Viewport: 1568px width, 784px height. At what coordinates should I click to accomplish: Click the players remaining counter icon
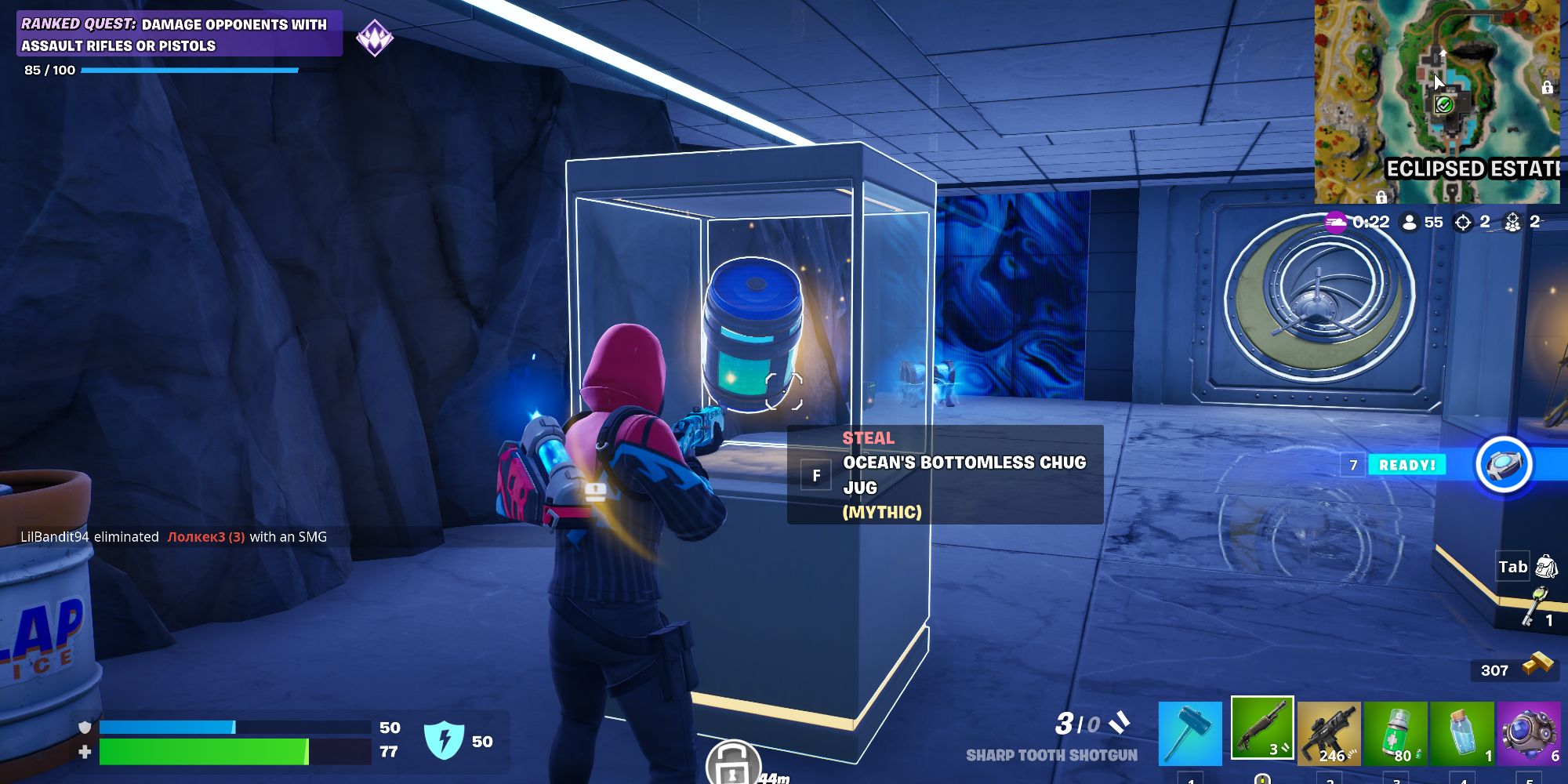tap(1409, 222)
